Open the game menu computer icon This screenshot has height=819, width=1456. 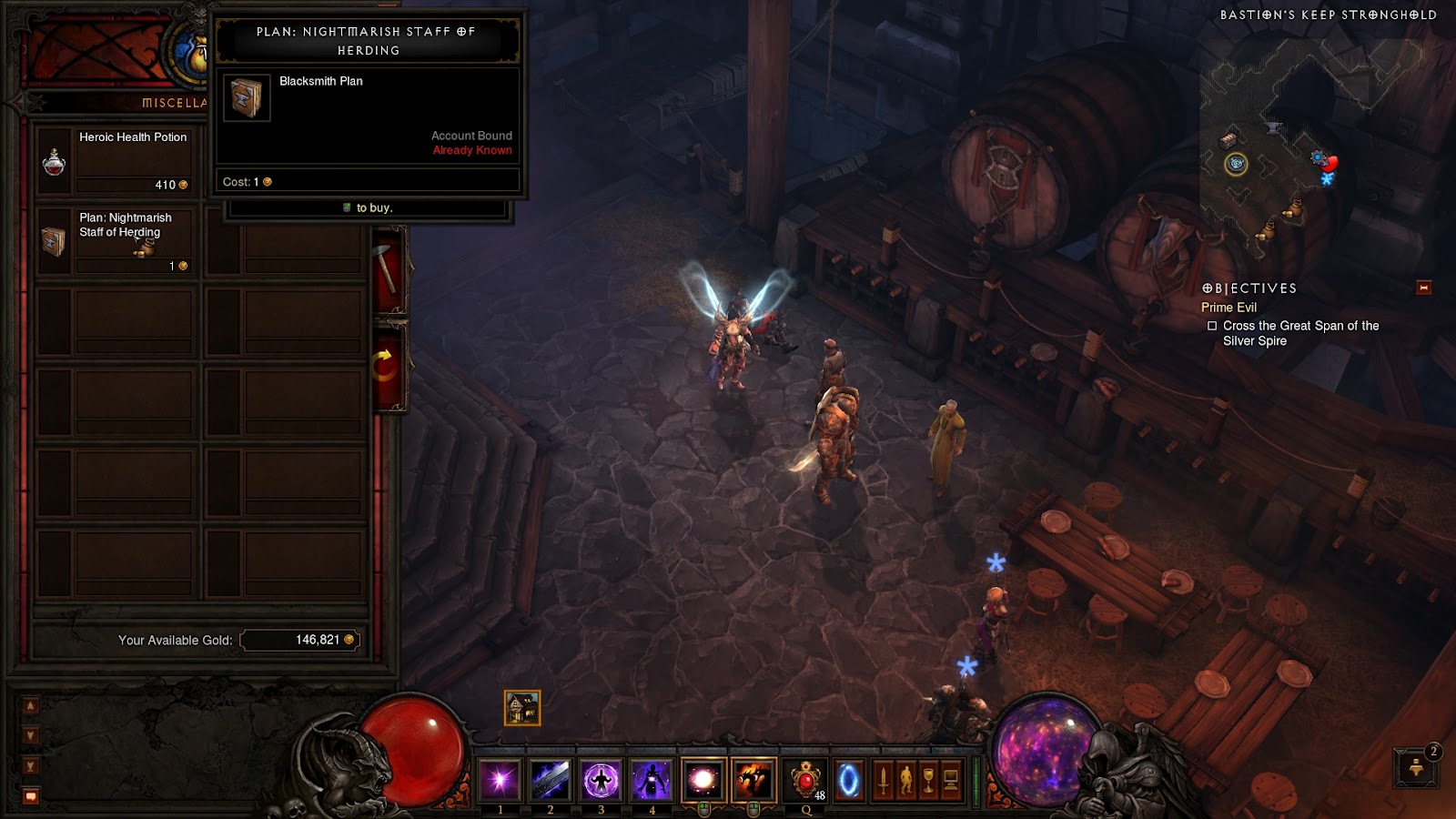949,778
